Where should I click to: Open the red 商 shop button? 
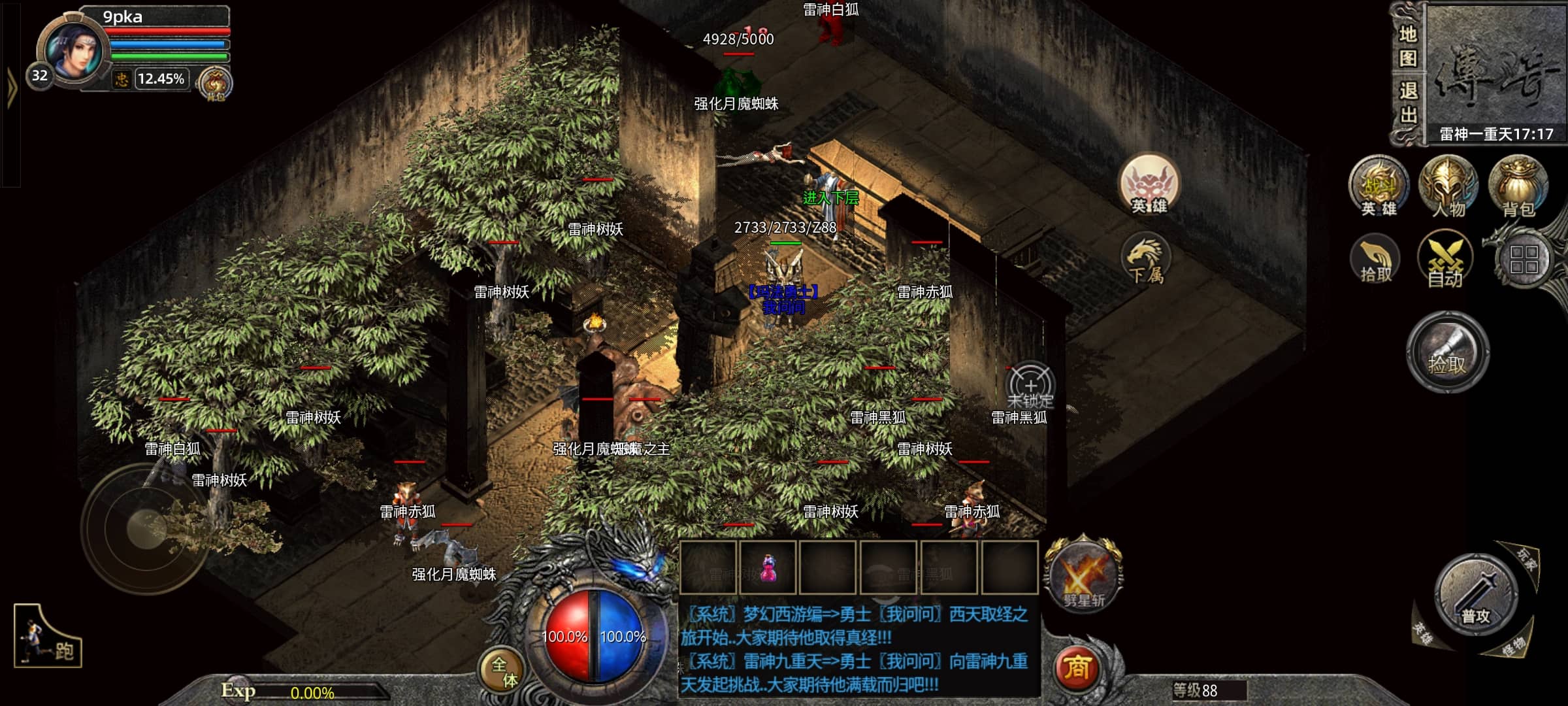click(1077, 667)
